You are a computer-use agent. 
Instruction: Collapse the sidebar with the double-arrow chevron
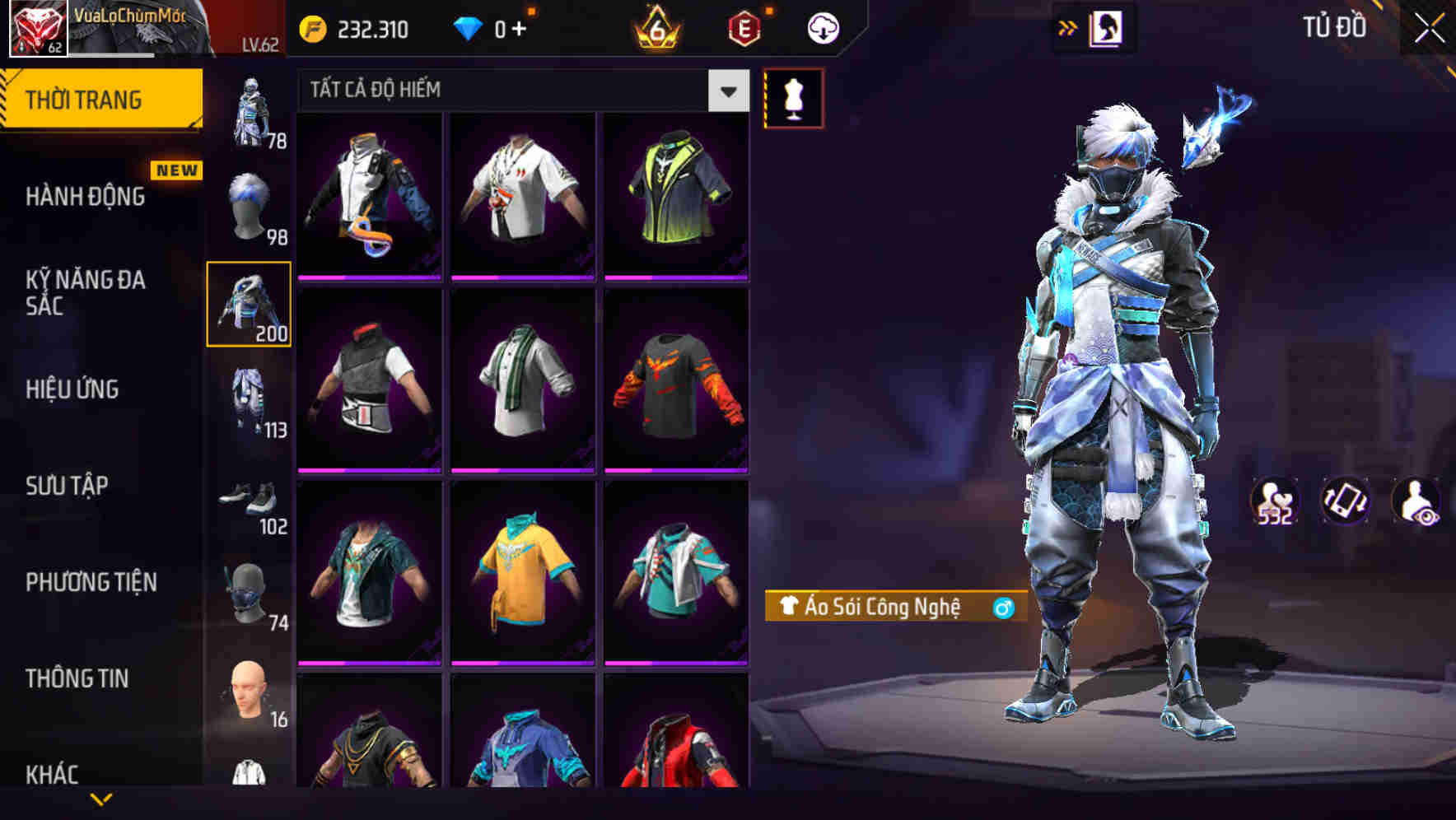(x=1067, y=27)
